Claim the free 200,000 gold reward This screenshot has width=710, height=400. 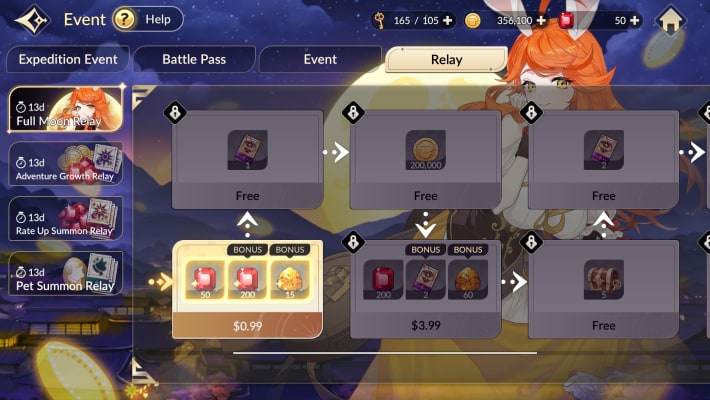click(x=425, y=151)
